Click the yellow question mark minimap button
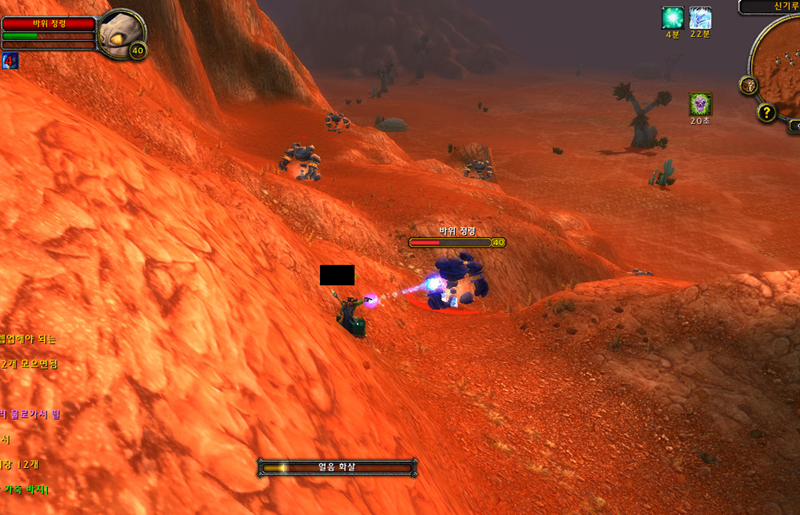This screenshot has width=800, height=515. click(x=767, y=112)
